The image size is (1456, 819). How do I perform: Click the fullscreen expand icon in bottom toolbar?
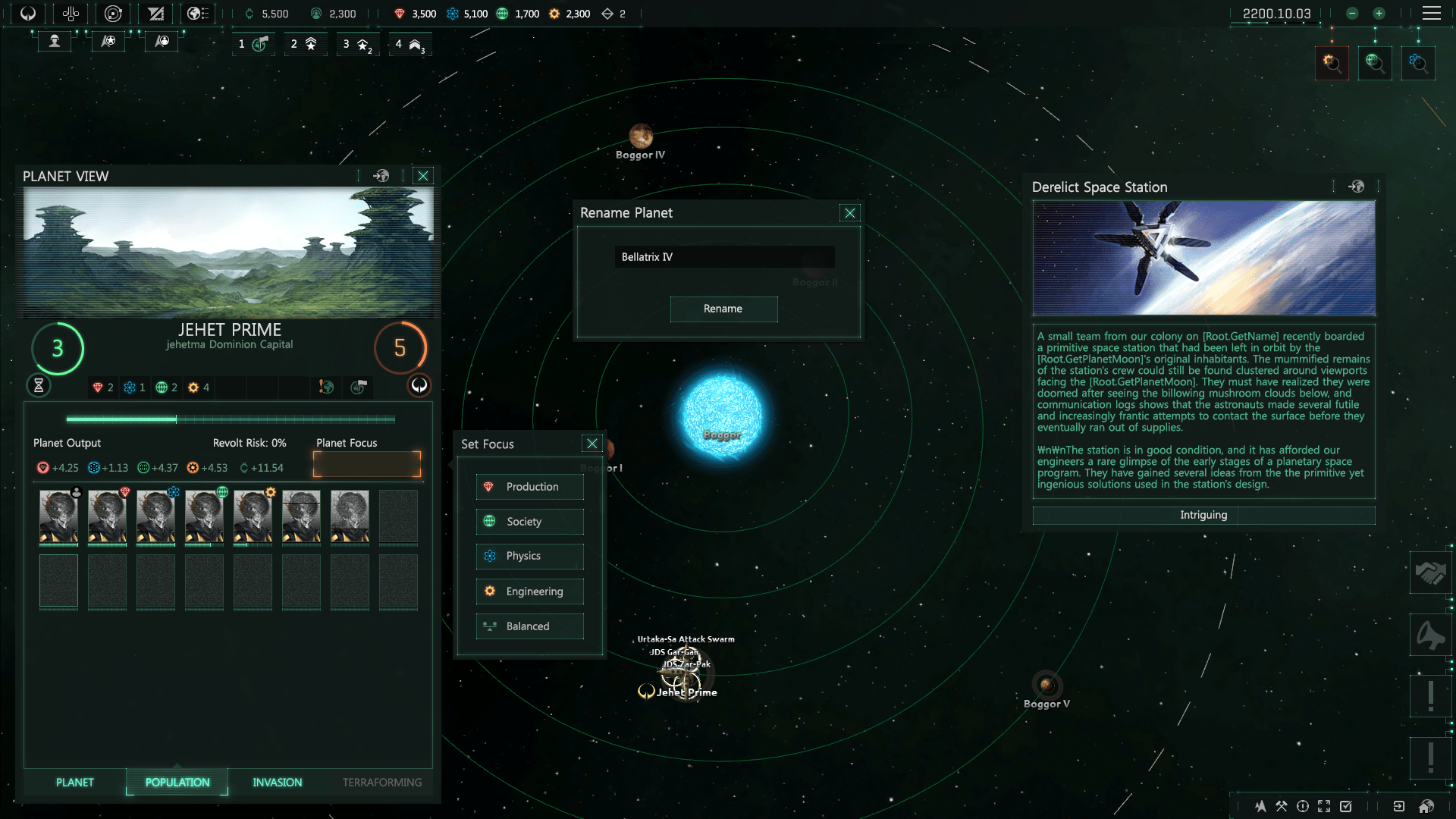point(1325,807)
